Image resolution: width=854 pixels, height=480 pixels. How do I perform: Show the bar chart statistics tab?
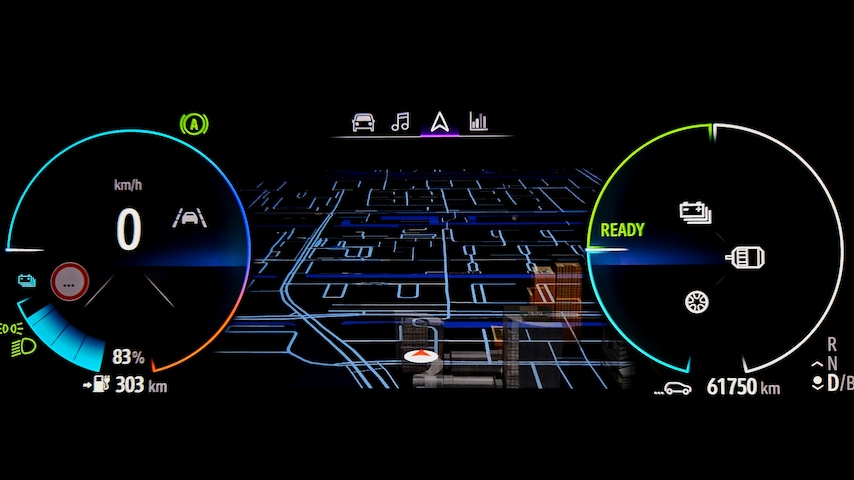point(479,122)
